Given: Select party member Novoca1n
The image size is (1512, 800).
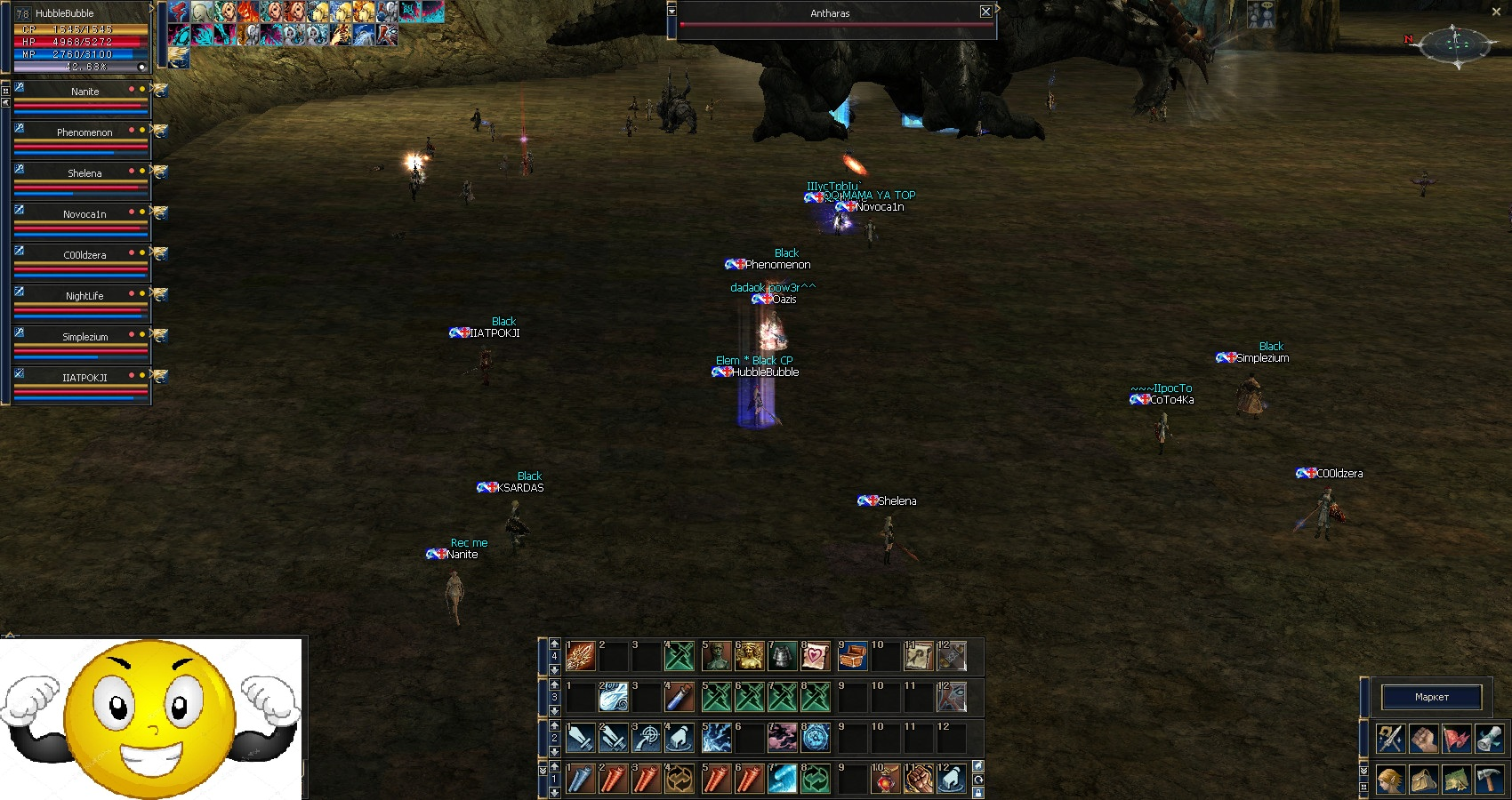Looking at the screenshot, I should tap(84, 214).
